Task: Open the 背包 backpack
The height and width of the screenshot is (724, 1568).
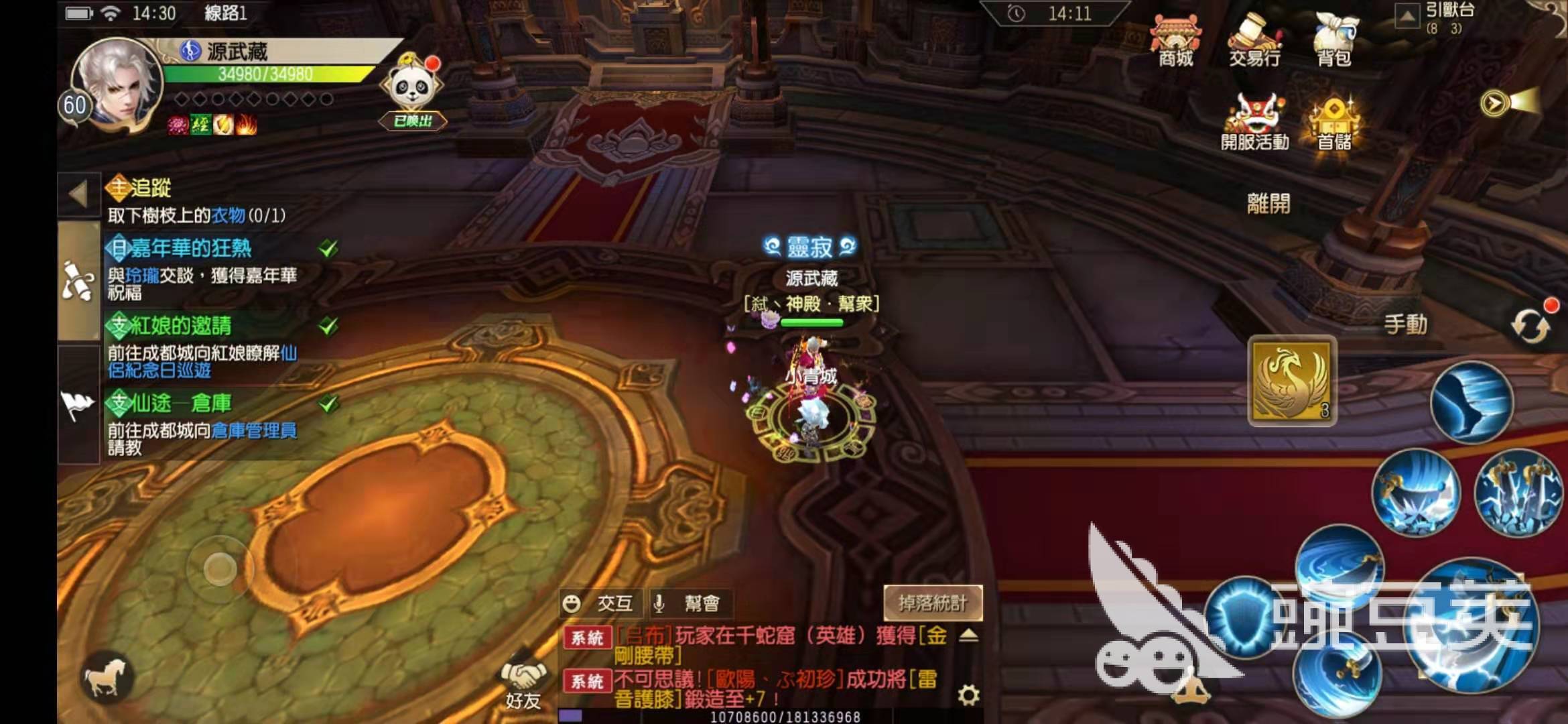Action: coord(1333,40)
